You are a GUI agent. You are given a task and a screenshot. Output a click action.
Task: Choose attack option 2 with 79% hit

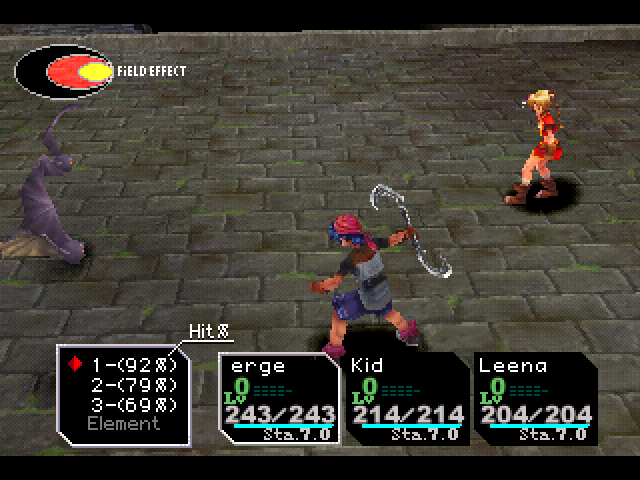coord(134,385)
